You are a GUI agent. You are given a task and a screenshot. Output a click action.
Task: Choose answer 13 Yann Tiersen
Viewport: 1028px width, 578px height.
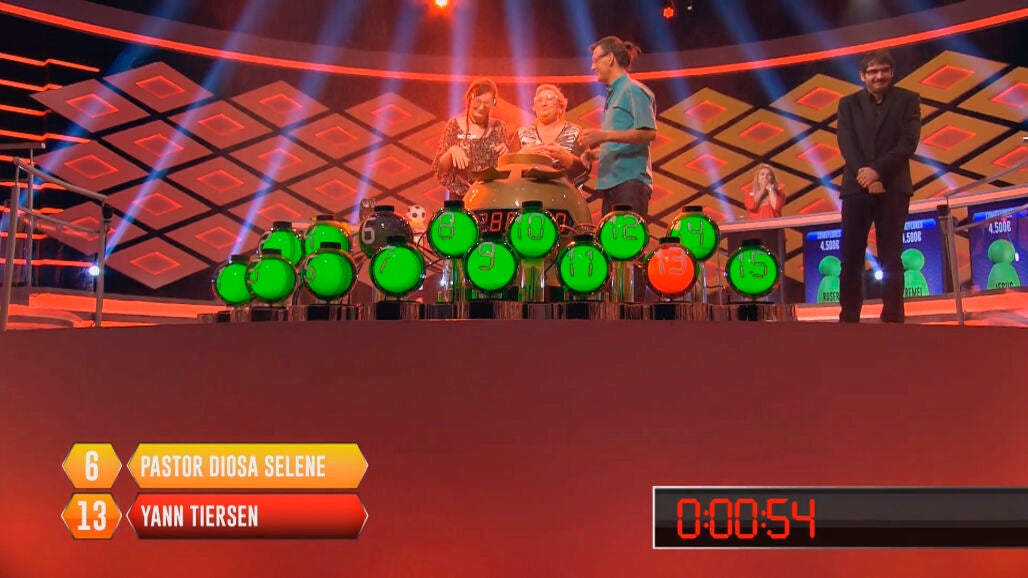click(246, 516)
